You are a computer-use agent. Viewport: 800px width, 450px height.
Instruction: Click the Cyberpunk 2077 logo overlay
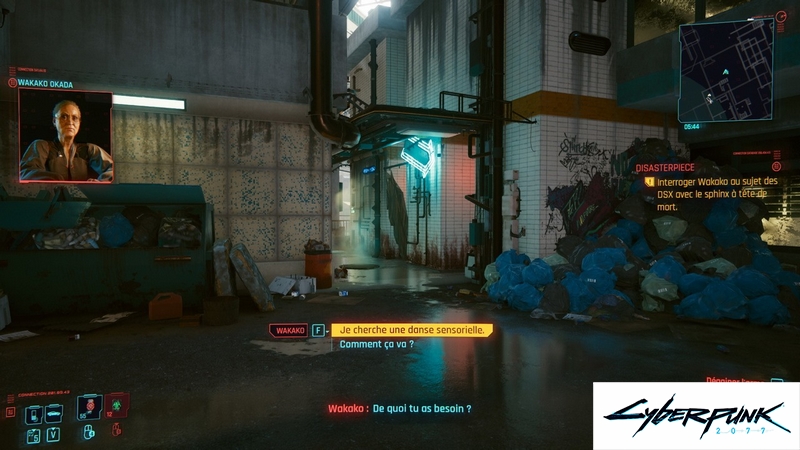click(695, 415)
